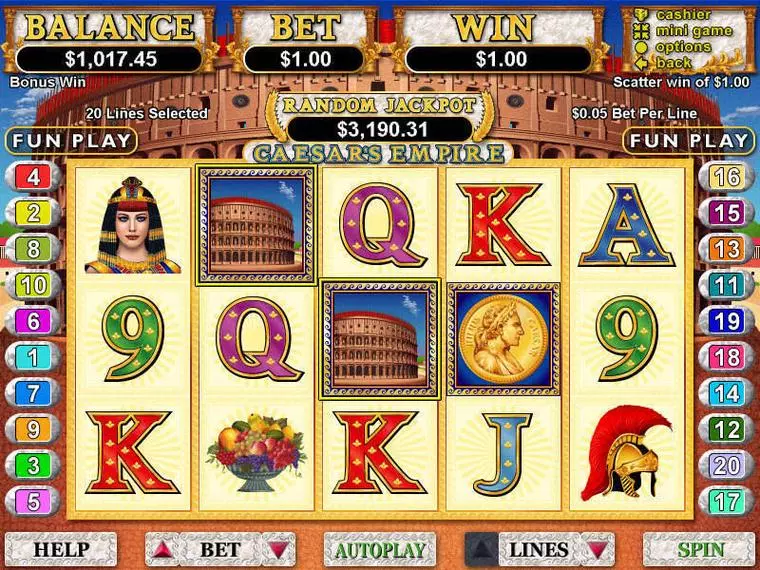
Task: Pick payline number 5
Action: click(x=33, y=501)
